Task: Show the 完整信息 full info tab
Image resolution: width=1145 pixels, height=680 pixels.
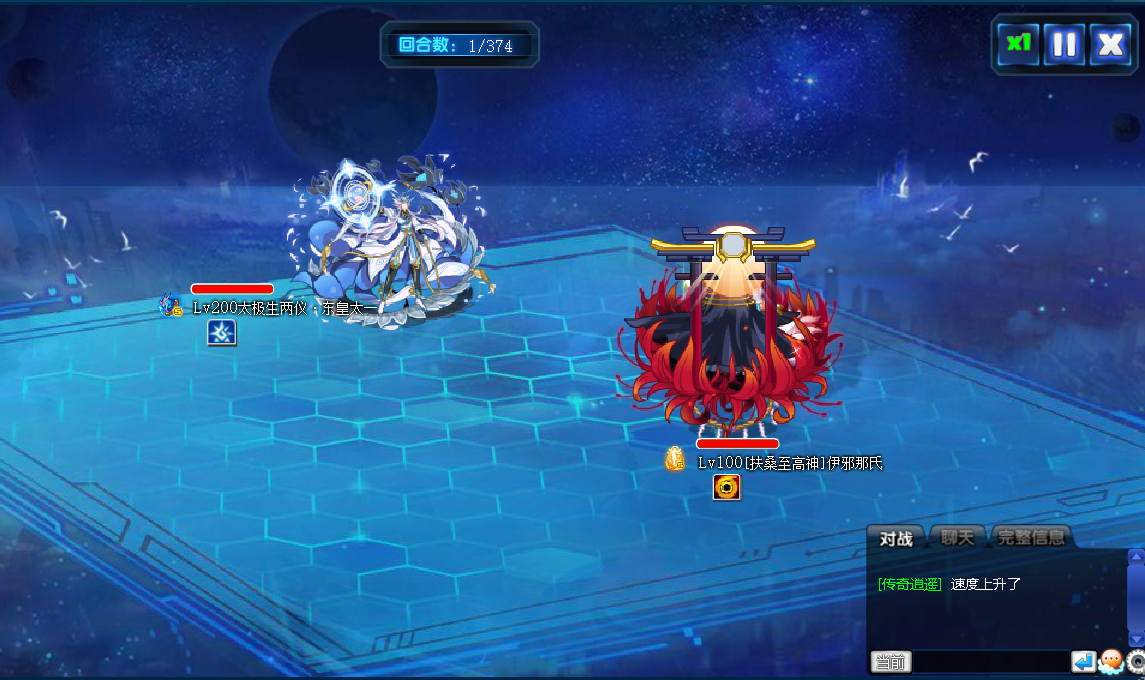Action: (x=1031, y=538)
